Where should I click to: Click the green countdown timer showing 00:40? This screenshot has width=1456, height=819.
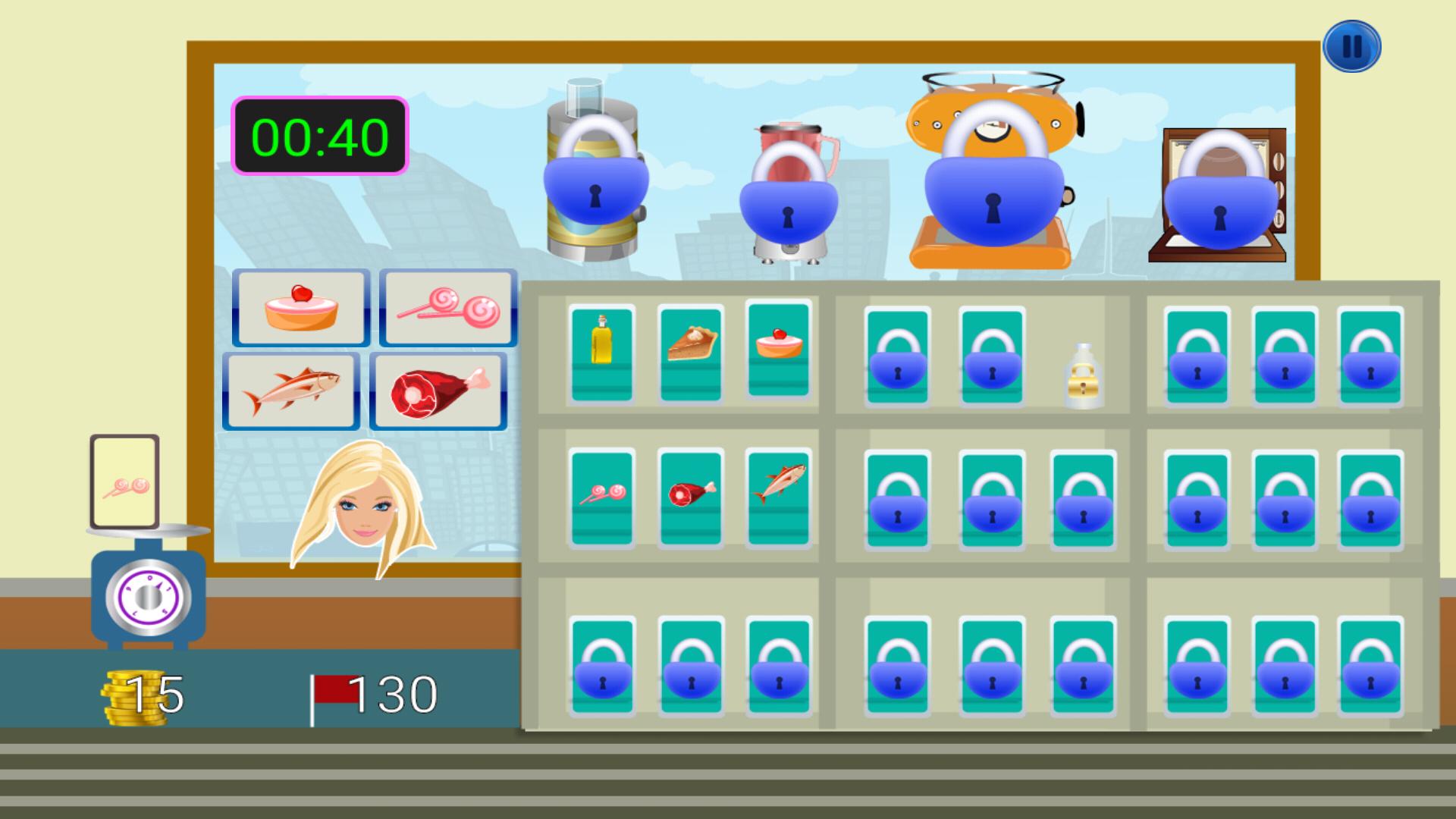pyautogui.click(x=322, y=135)
